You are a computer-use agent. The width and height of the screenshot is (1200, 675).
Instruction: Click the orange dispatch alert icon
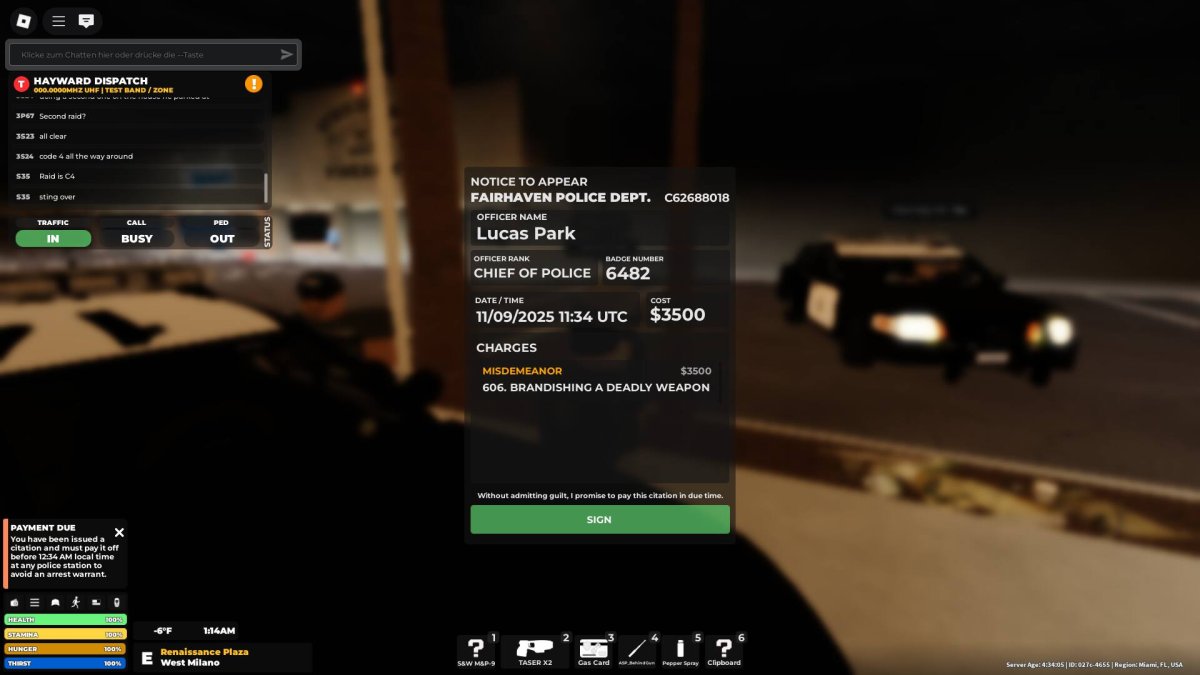point(254,84)
